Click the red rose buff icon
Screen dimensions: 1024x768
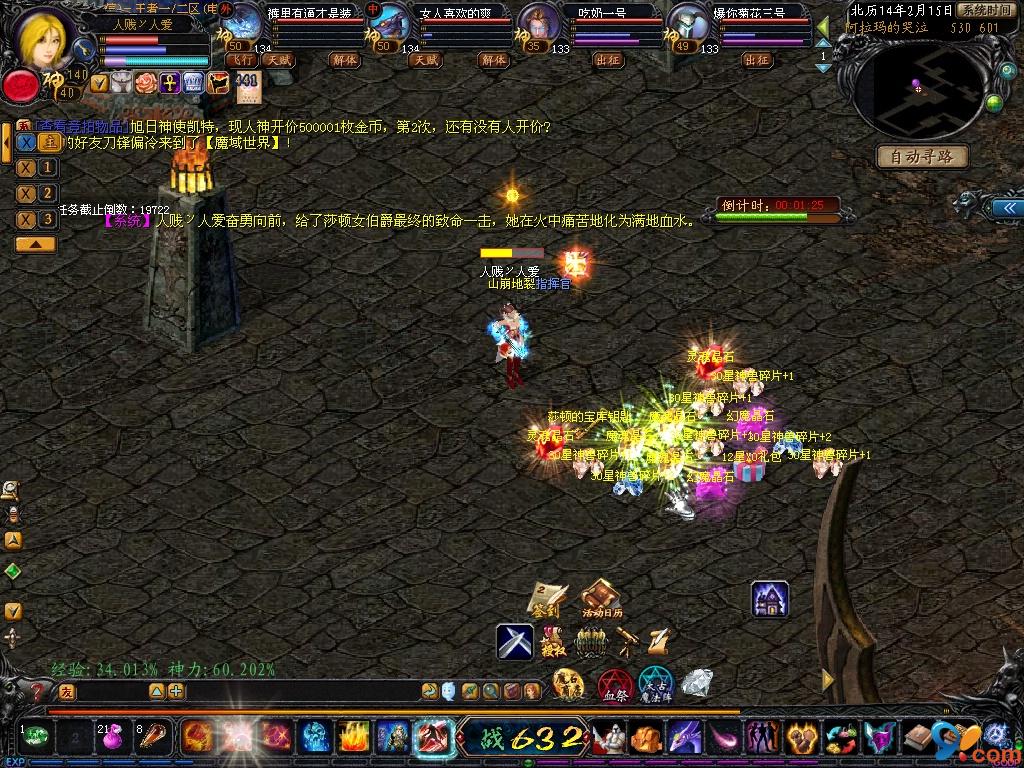[146, 83]
